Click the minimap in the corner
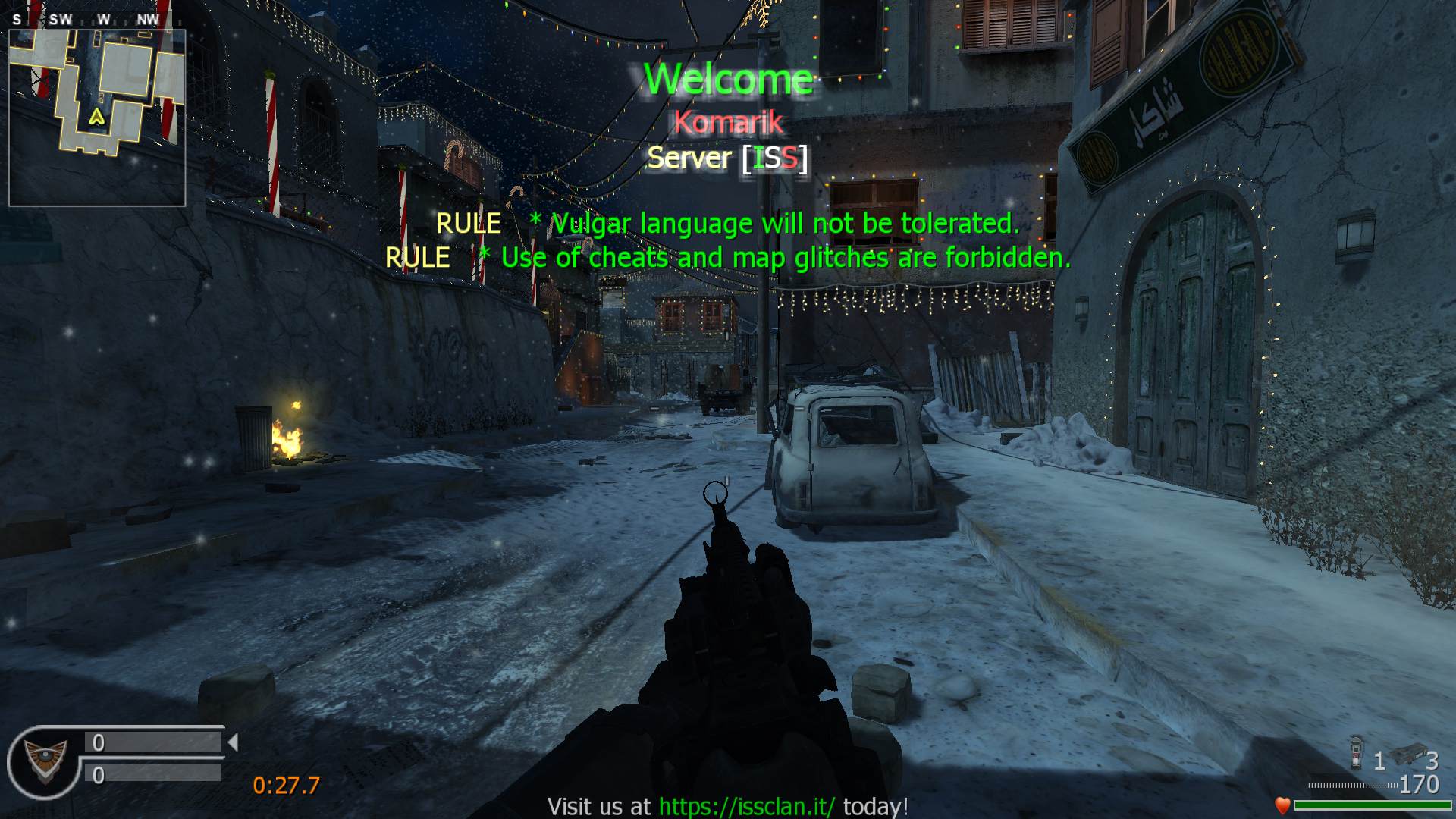 point(97,118)
